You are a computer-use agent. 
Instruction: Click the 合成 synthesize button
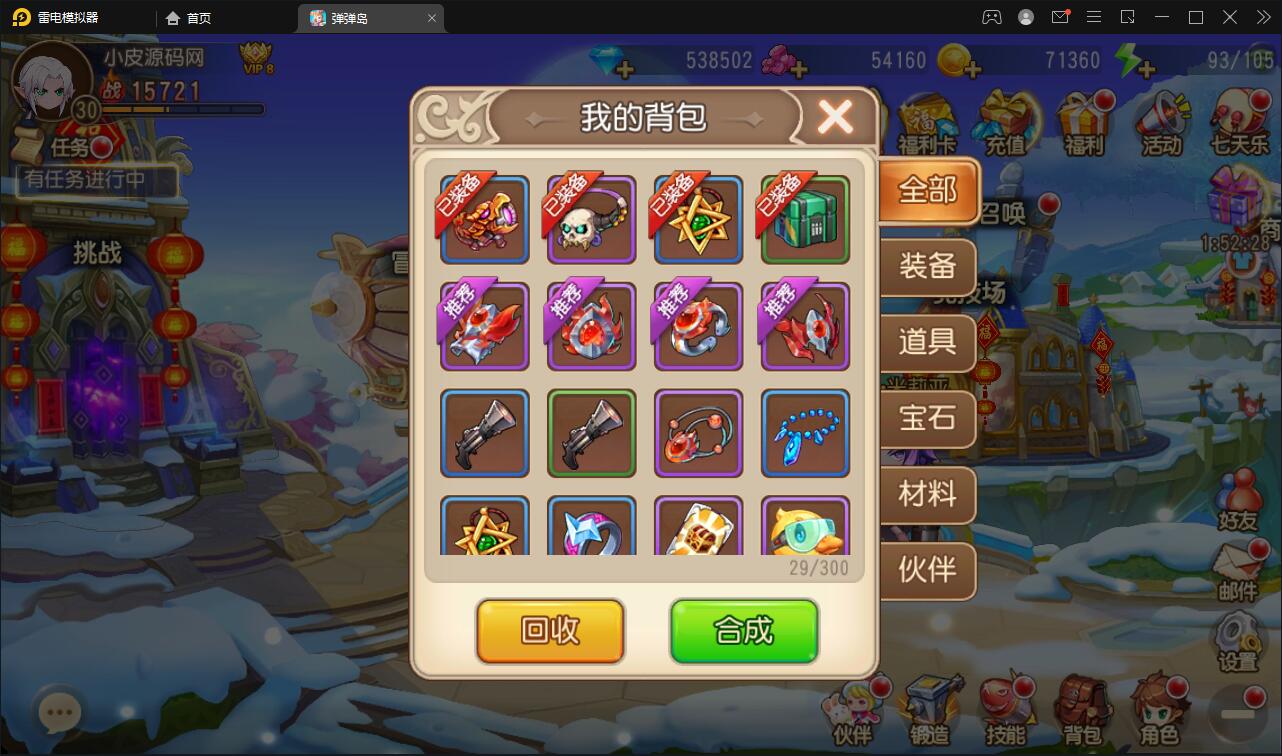click(744, 631)
